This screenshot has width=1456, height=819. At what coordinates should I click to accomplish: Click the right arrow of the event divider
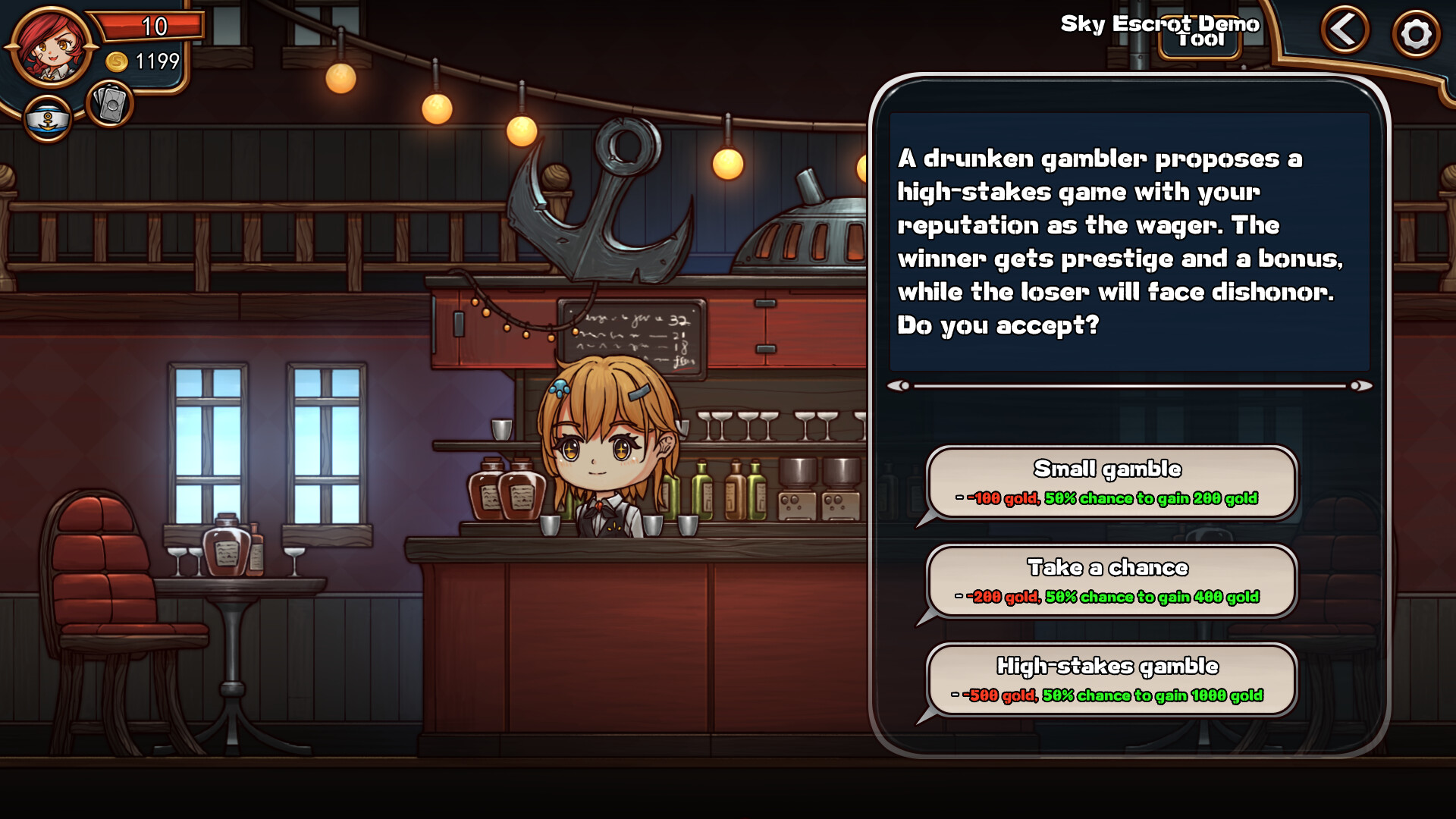[x=1361, y=385]
